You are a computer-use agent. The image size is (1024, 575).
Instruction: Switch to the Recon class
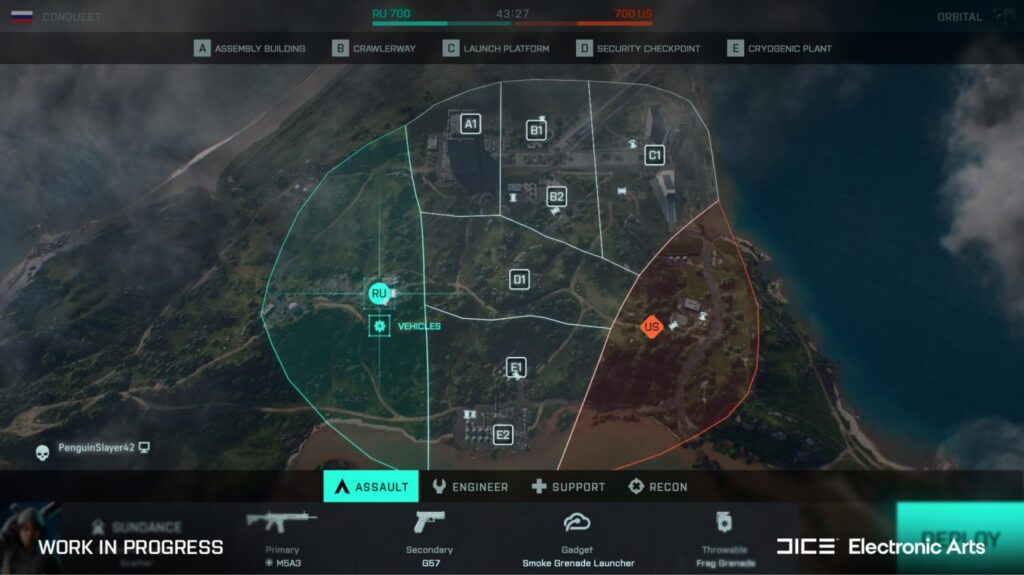click(x=657, y=487)
